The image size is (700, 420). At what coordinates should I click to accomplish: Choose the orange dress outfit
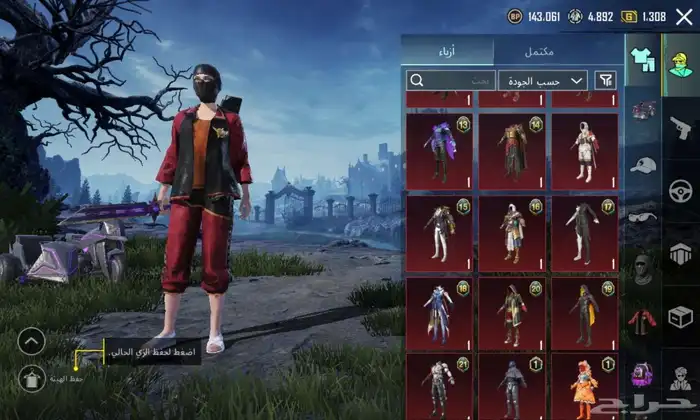[585, 386]
